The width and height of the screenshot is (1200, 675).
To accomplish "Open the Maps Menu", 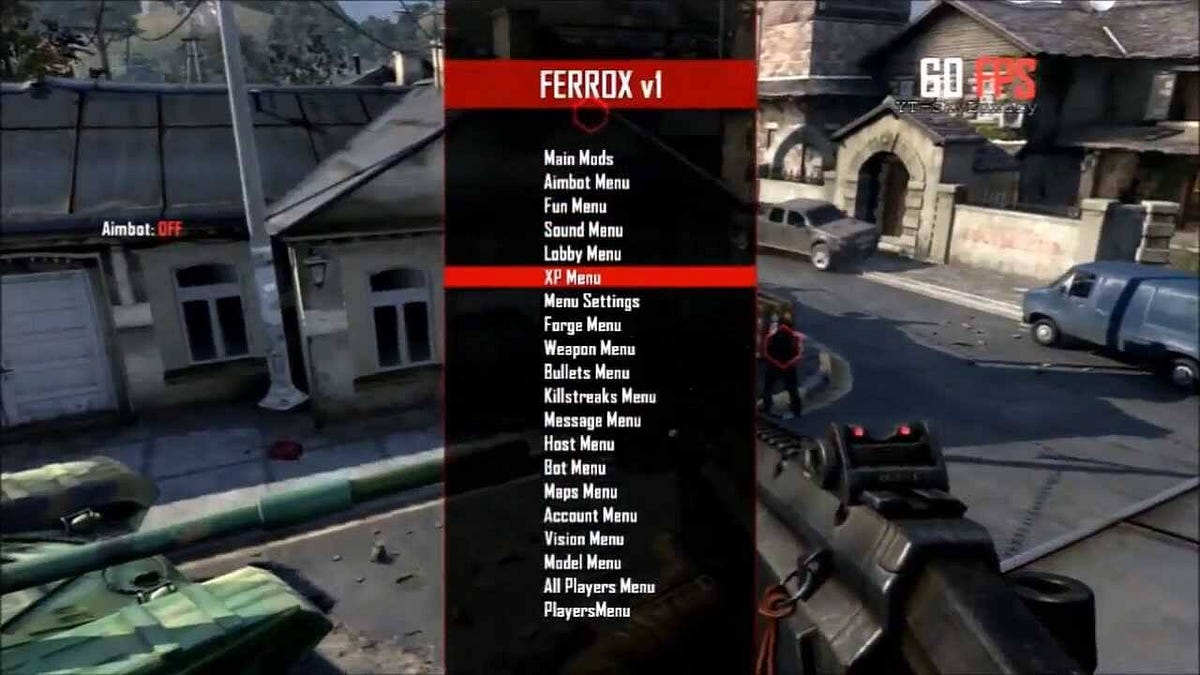I will (x=580, y=492).
